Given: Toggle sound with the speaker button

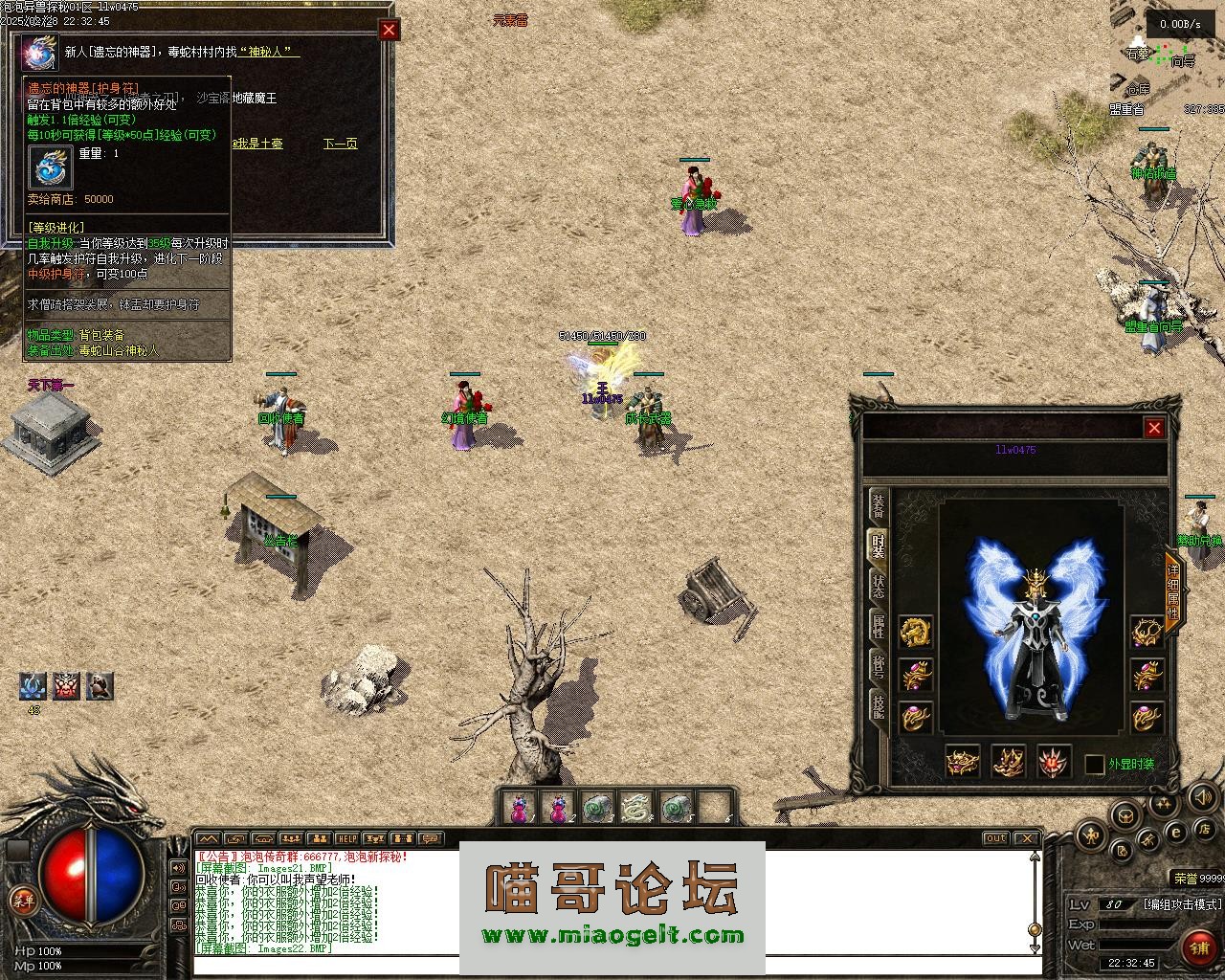Looking at the screenshot, I should [1204, 796].
